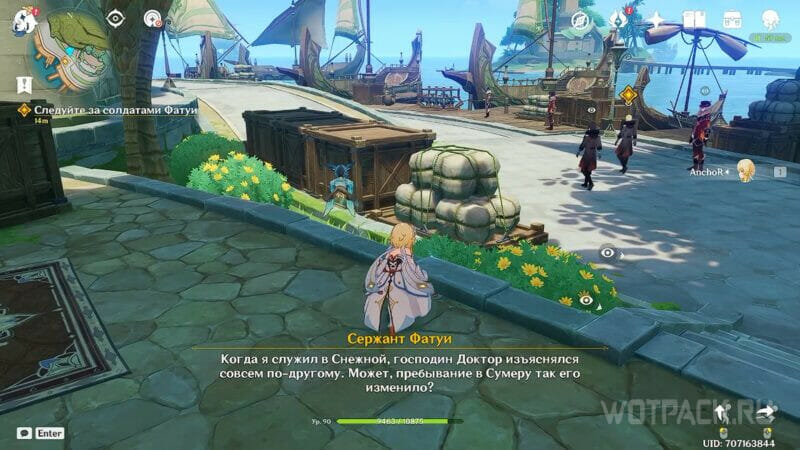Toggle the eye-shaped elemental sight icon
This screenshot has height=450, width=800.
click(x=116, y=18)
